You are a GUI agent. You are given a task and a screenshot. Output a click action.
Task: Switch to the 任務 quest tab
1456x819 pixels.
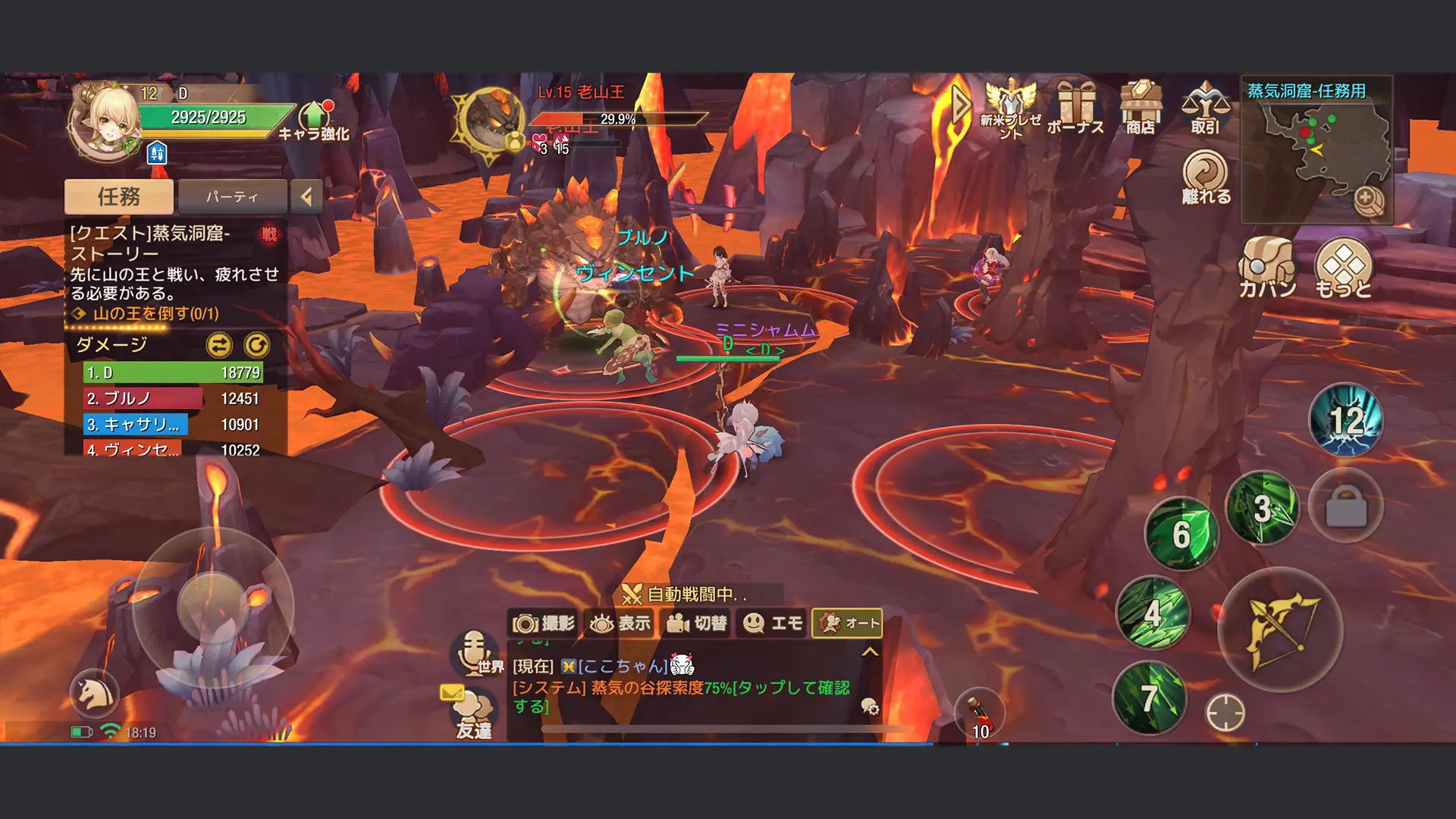[119, 197]
